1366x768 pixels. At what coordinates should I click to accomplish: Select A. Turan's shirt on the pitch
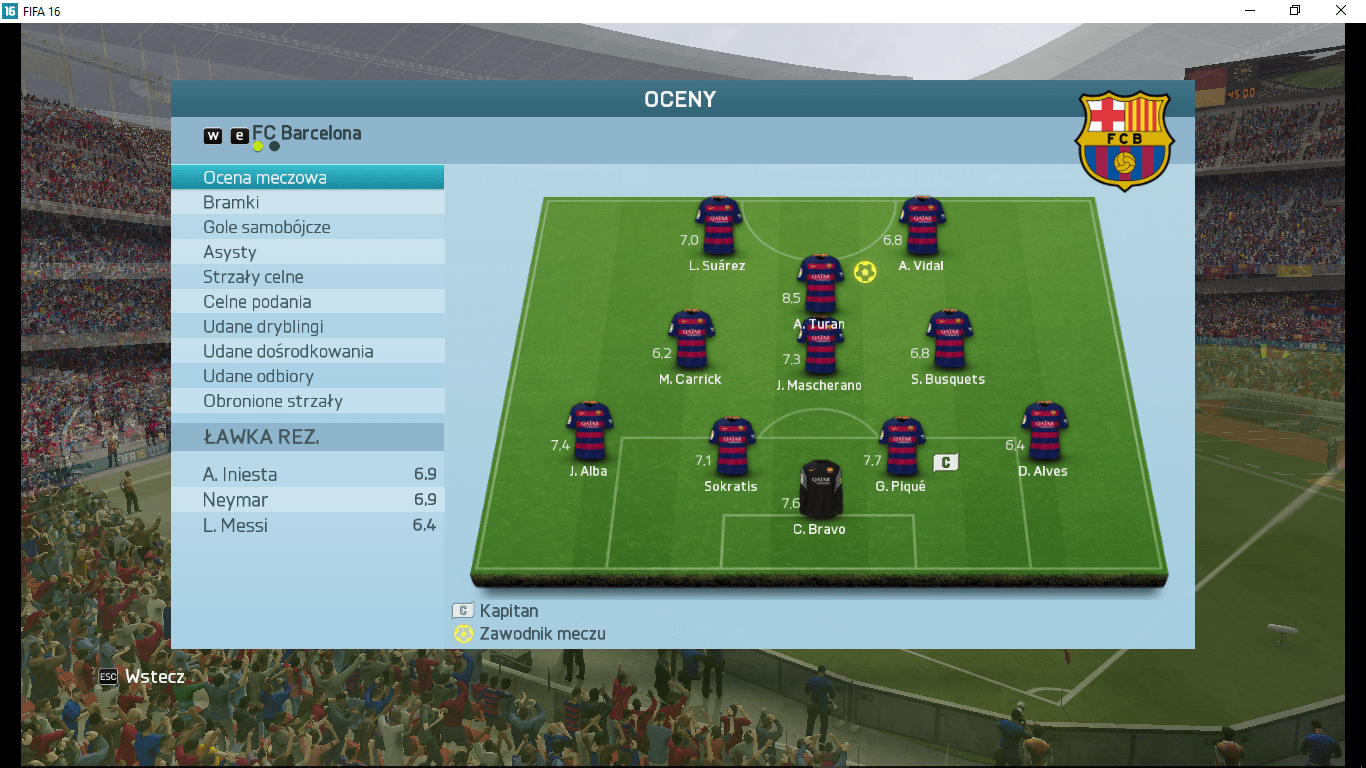(820, 284)
